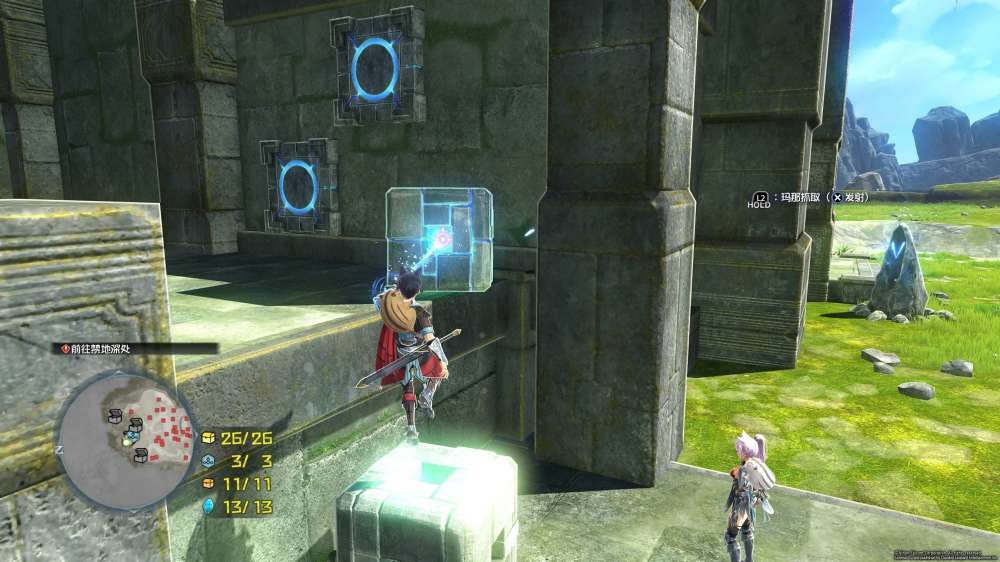The image size is (1000, 562).
Task: Click the orange chest counter icon
Action: 208,482
